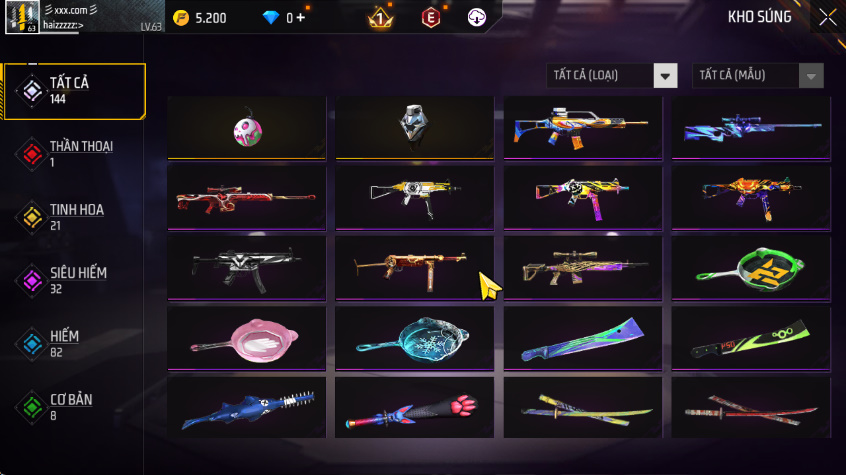Select the green frying pan skin
The width and height of the screenshot is (846, 475).
(x=750, y=270)
